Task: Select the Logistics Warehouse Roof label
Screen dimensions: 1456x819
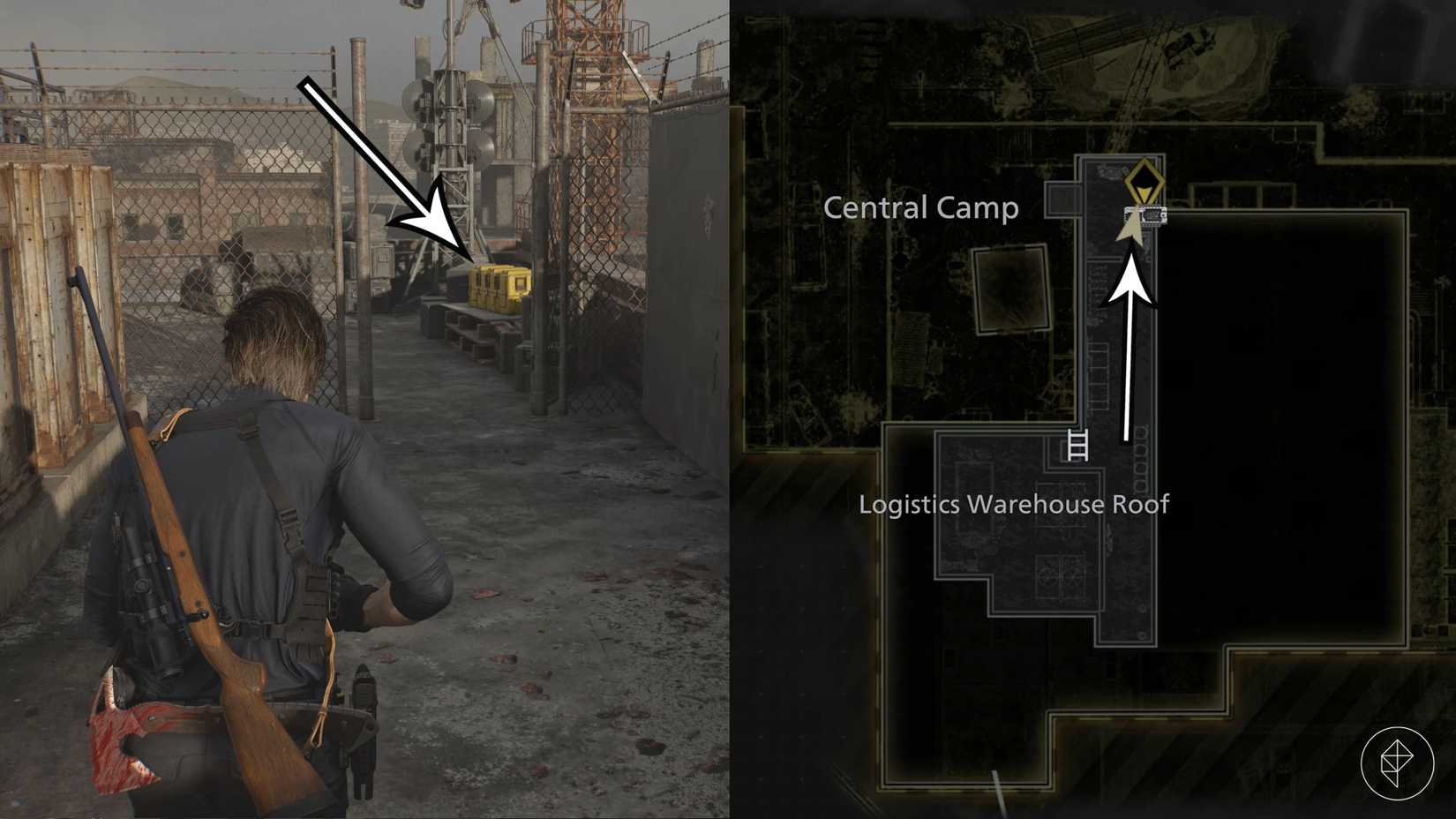Action: tap(1016, 505)
